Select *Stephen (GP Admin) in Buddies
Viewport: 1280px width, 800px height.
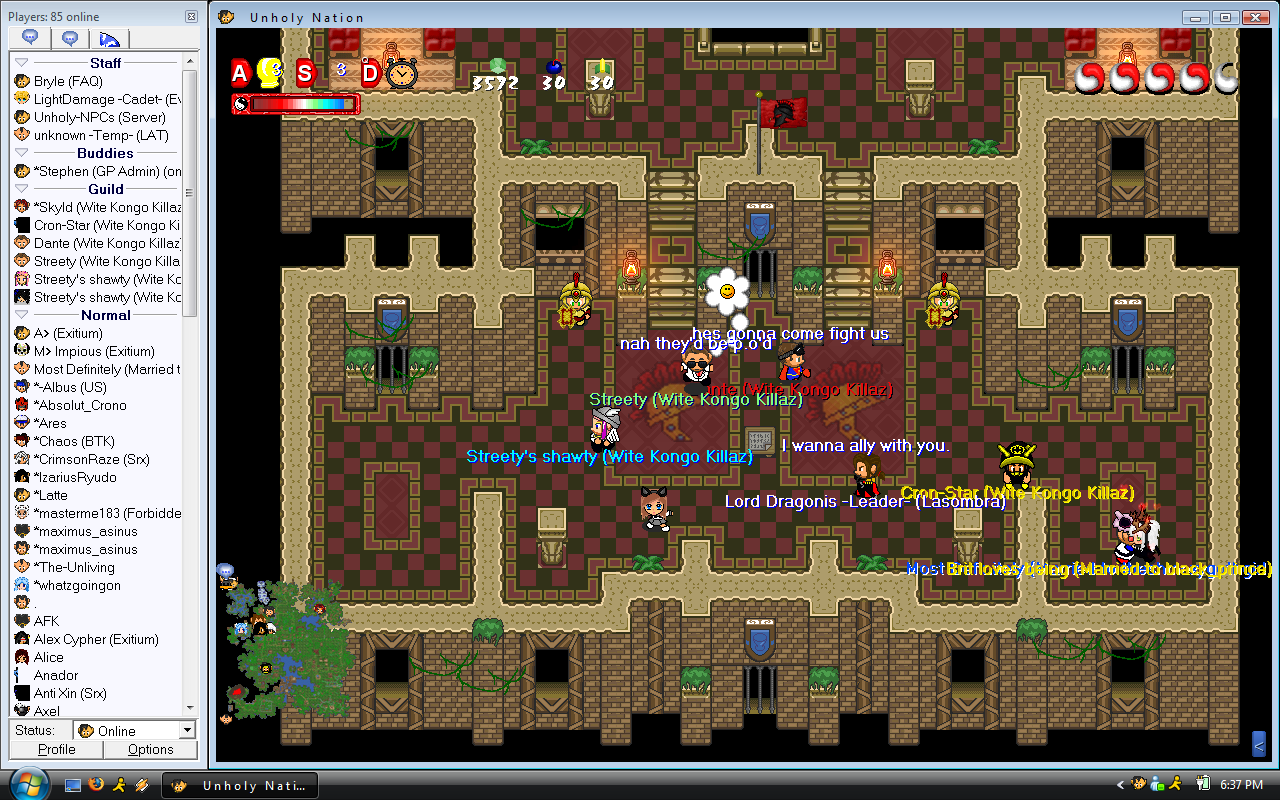(100, 171)
